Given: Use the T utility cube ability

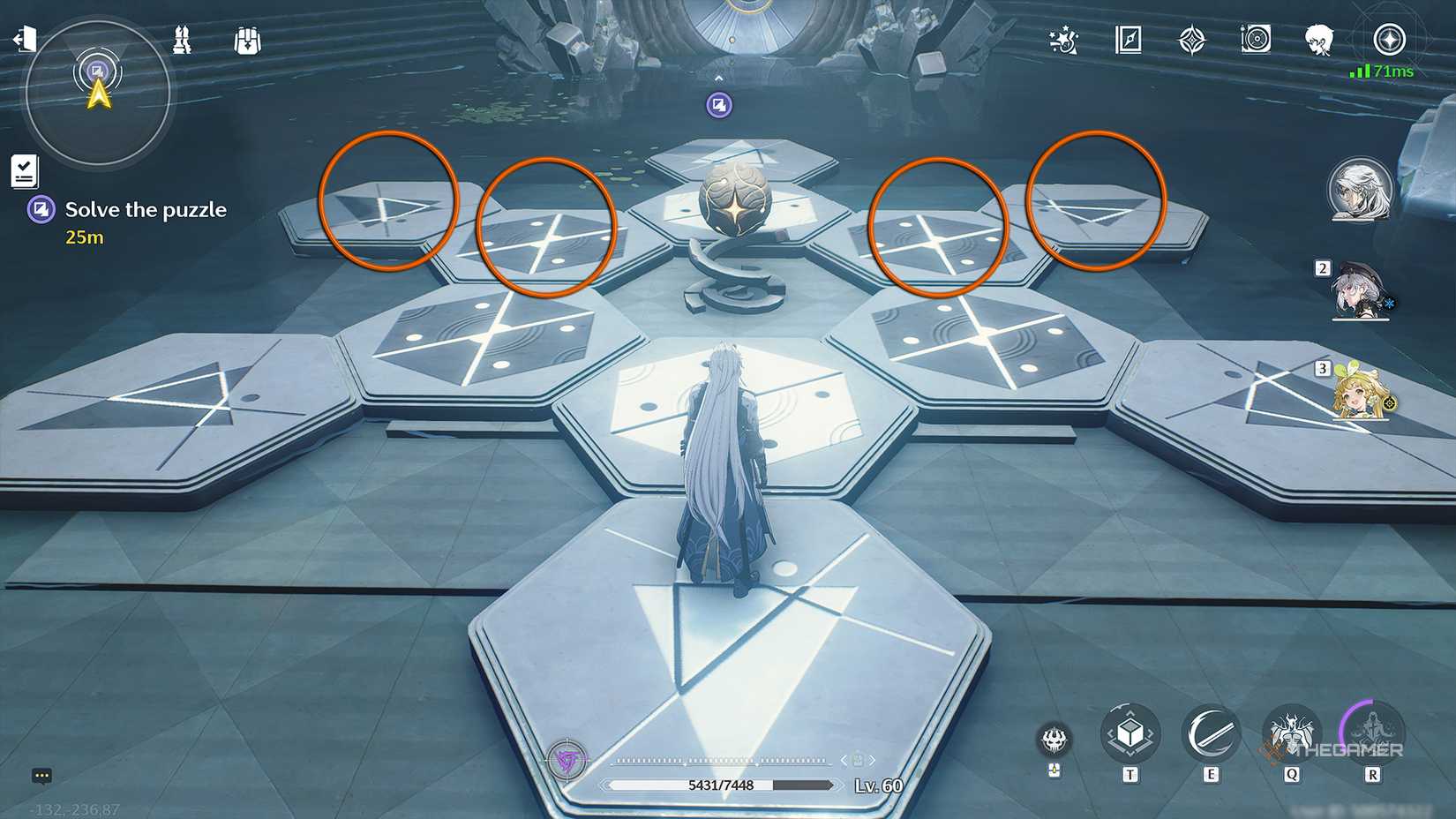Looking at the screenshot, I should [x=1130, y=732].
